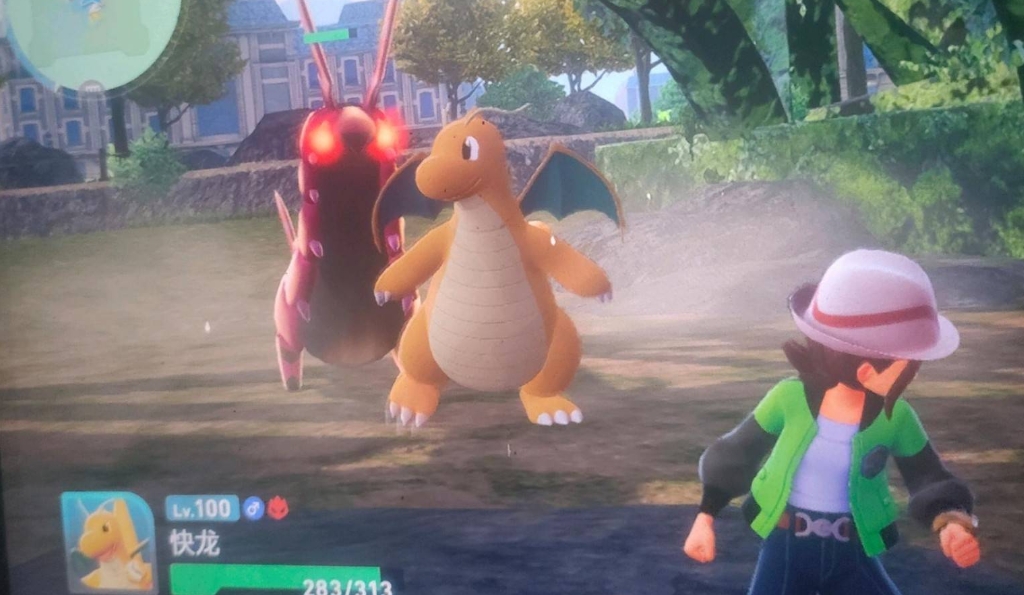
Task: Select the Dragonite portrait icon
Action: pos(108,541)
